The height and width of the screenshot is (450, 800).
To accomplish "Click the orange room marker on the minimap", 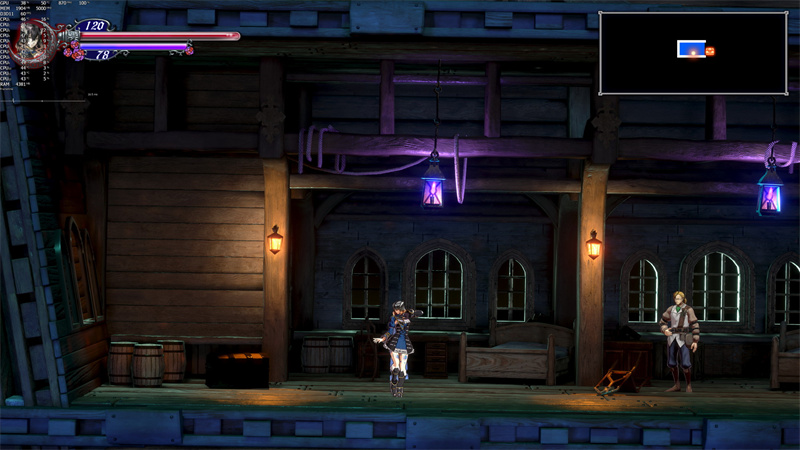I will (x=711, y=50).
